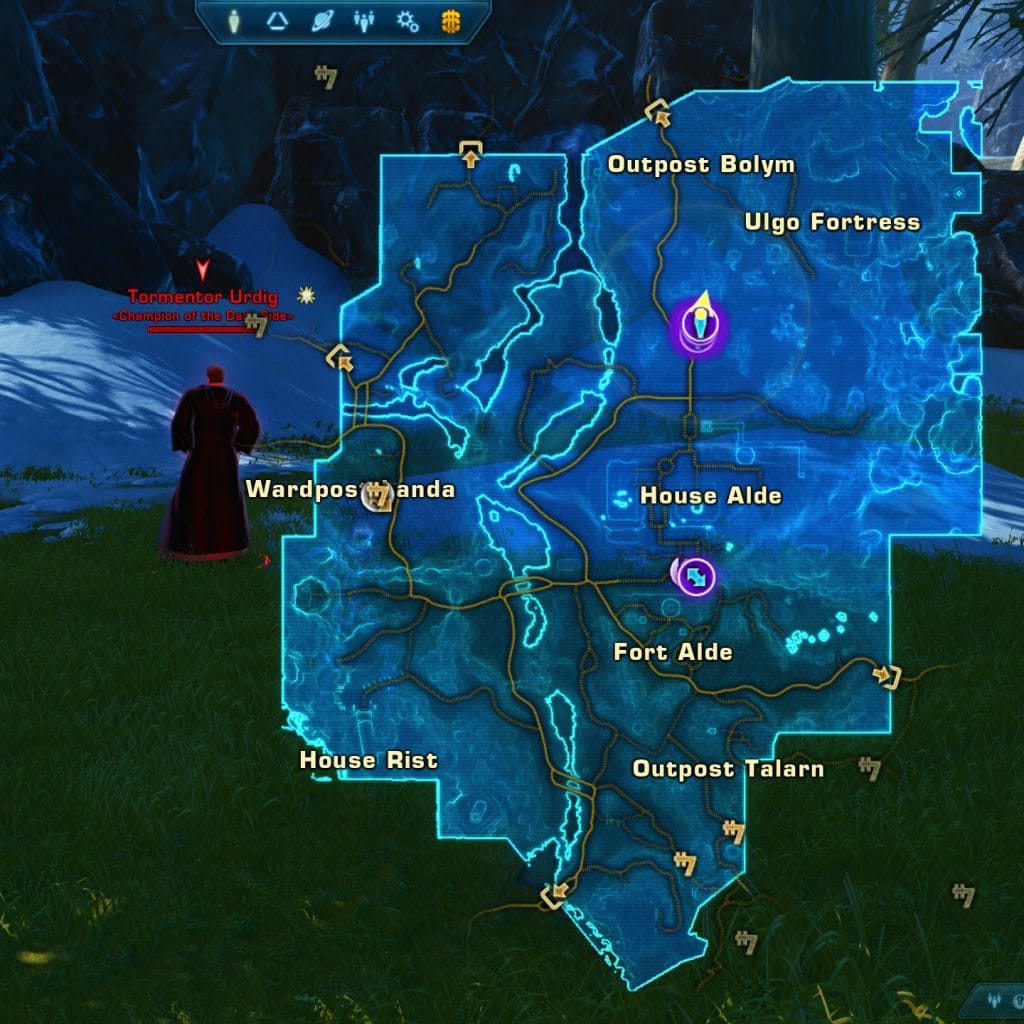Open the gold Cartel Market icon

tap(450, 19)
